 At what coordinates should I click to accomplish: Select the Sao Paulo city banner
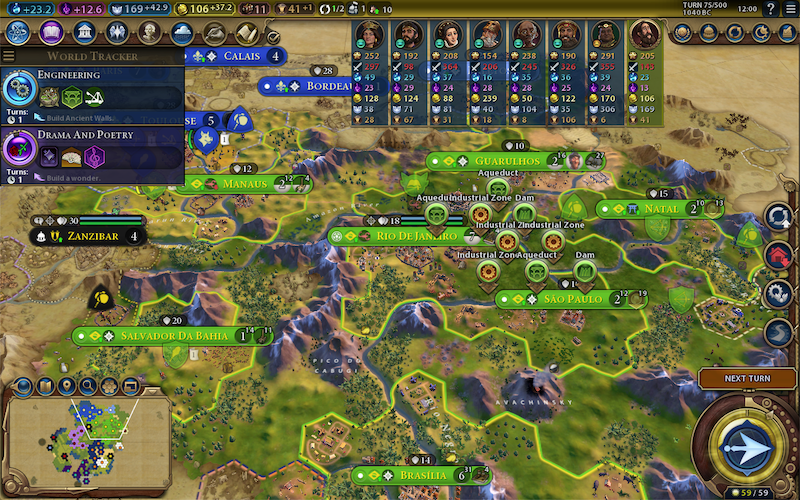click(570, 299)
